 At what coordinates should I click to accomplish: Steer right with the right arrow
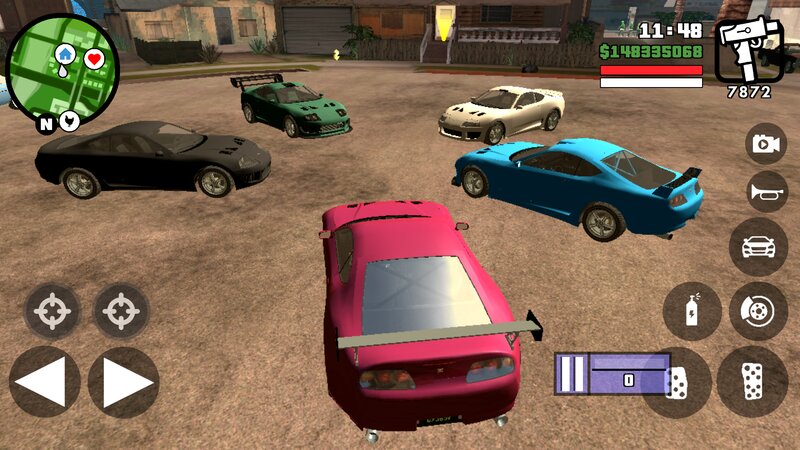tap(124, 382)
